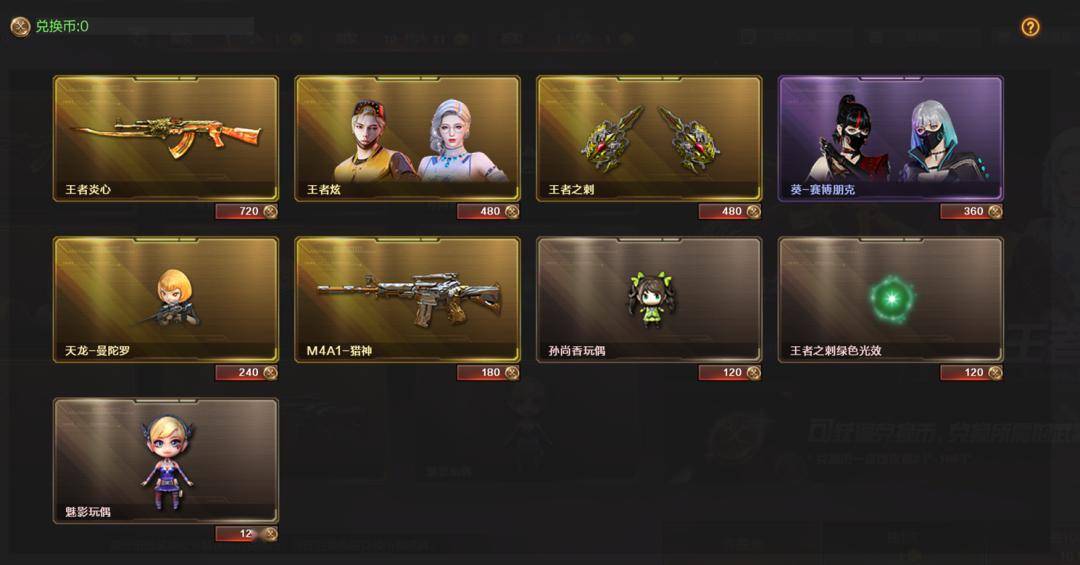This screenshot has width=1080, height=565.
Task: Select the M4A1-猎神 rifle card
Action: pos(408,299)
